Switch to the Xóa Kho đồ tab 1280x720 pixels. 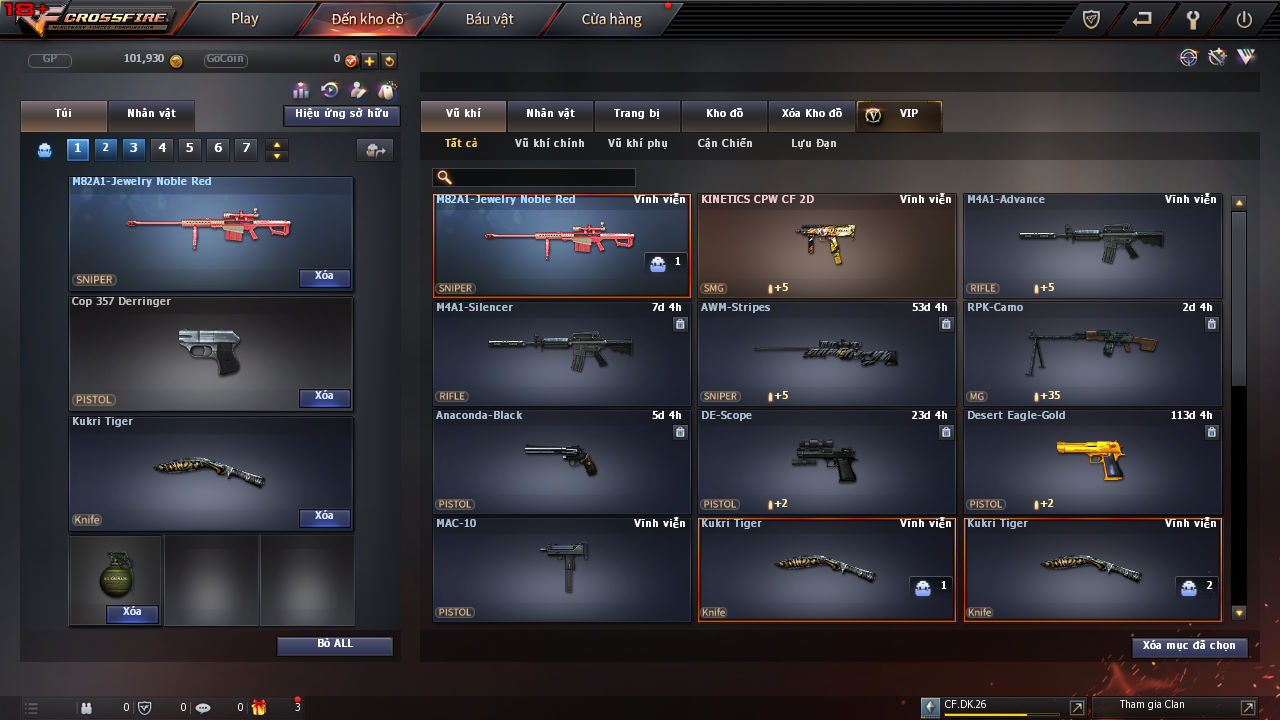811,114
